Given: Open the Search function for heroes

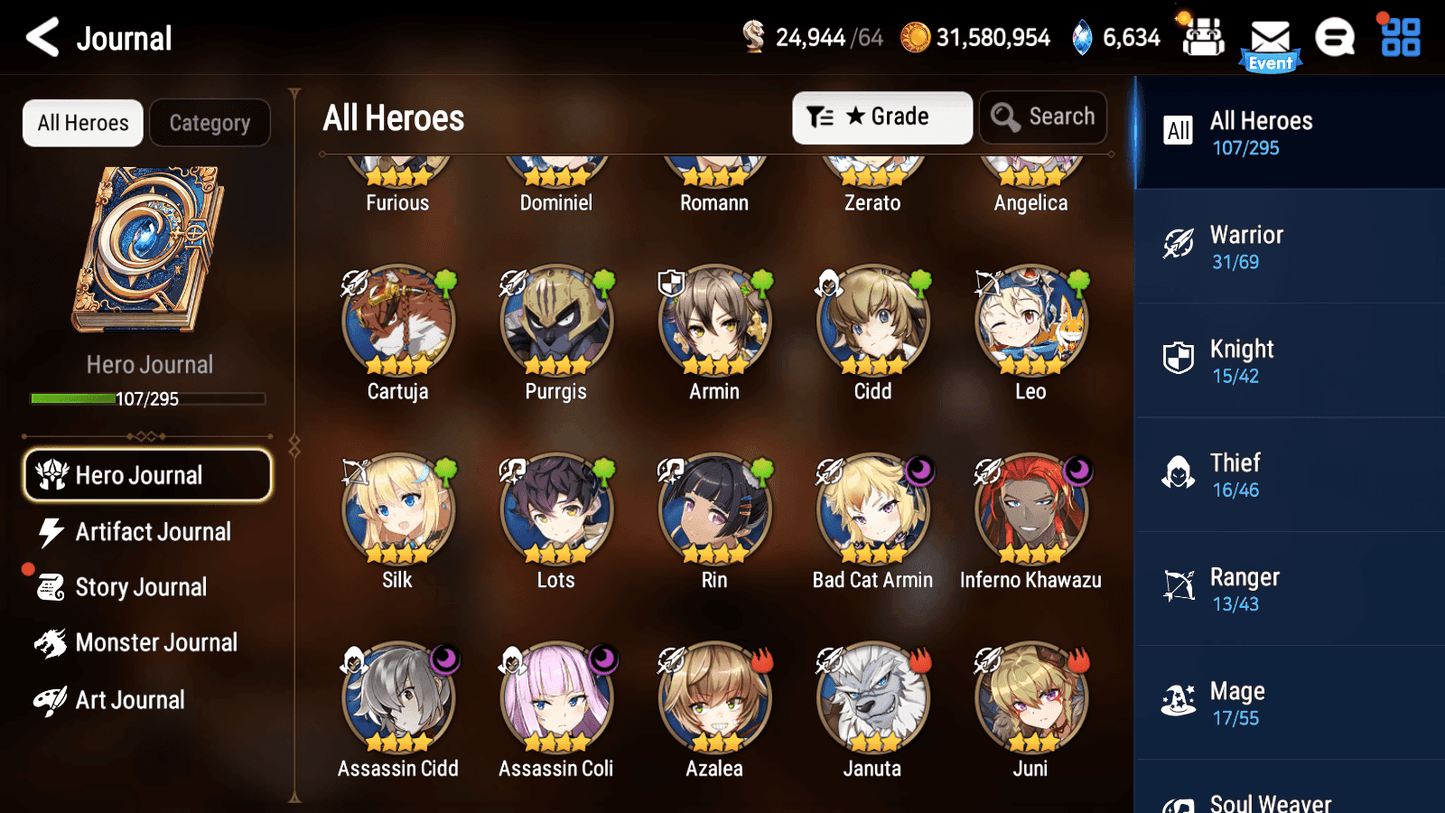Looking at the screenshot, I should coord(1043,117).
